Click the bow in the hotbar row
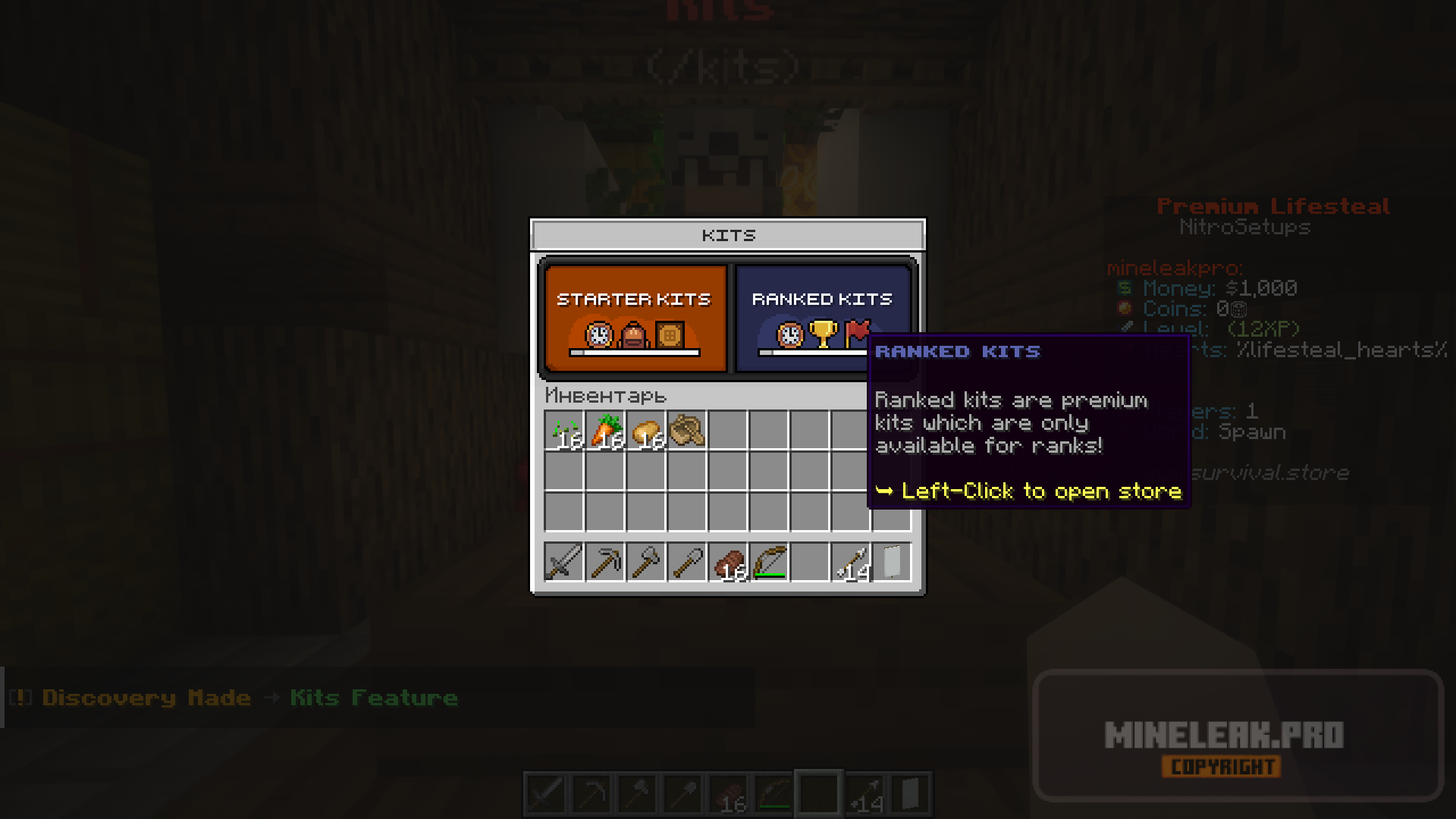 click(769, 563)
